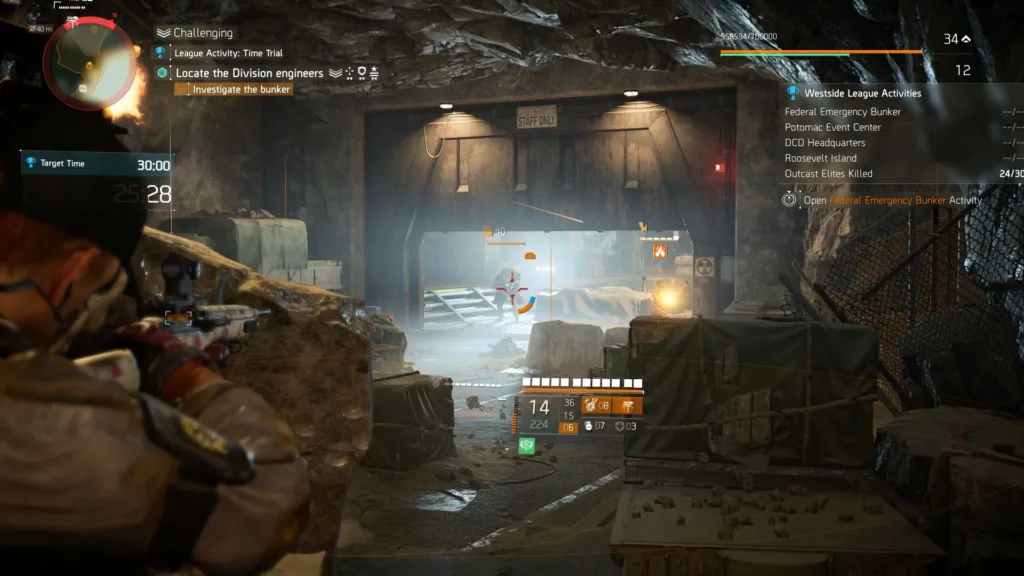Select the grenade icon
Screen dimensions: 1024x576
coord(587,427)
